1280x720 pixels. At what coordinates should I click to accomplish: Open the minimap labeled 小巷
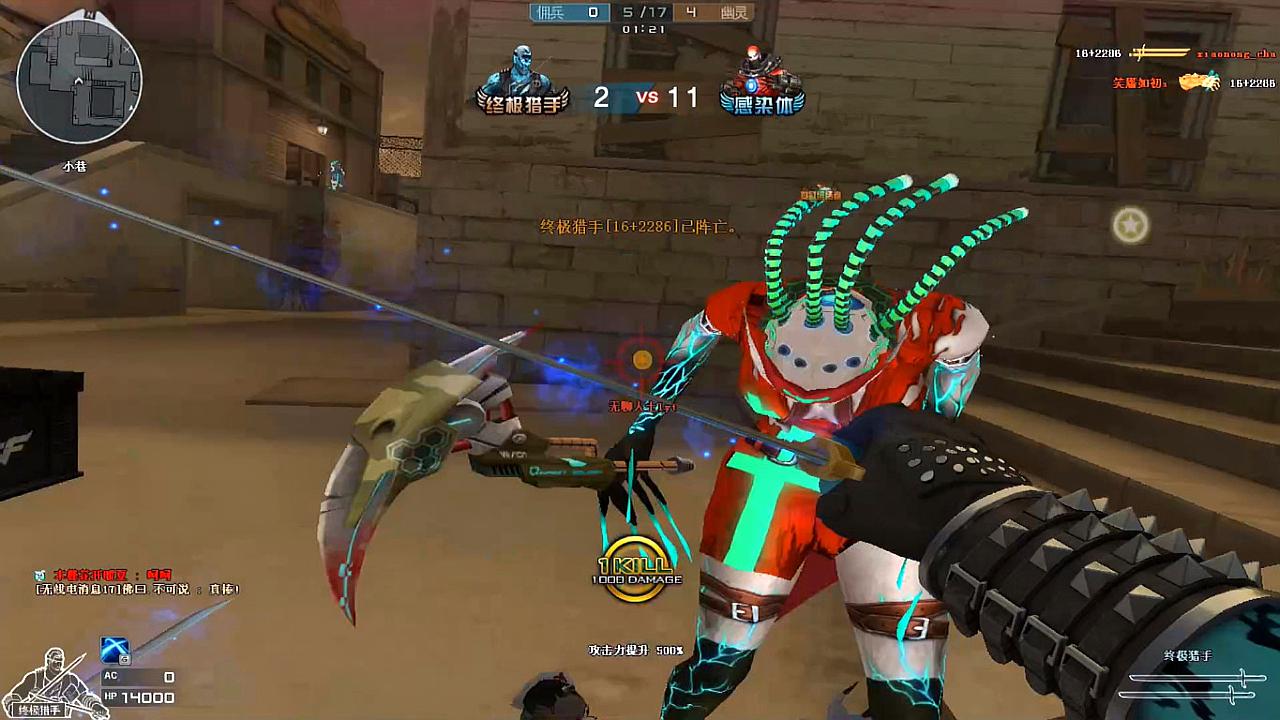pyautogui.click(x=80, y=78)
